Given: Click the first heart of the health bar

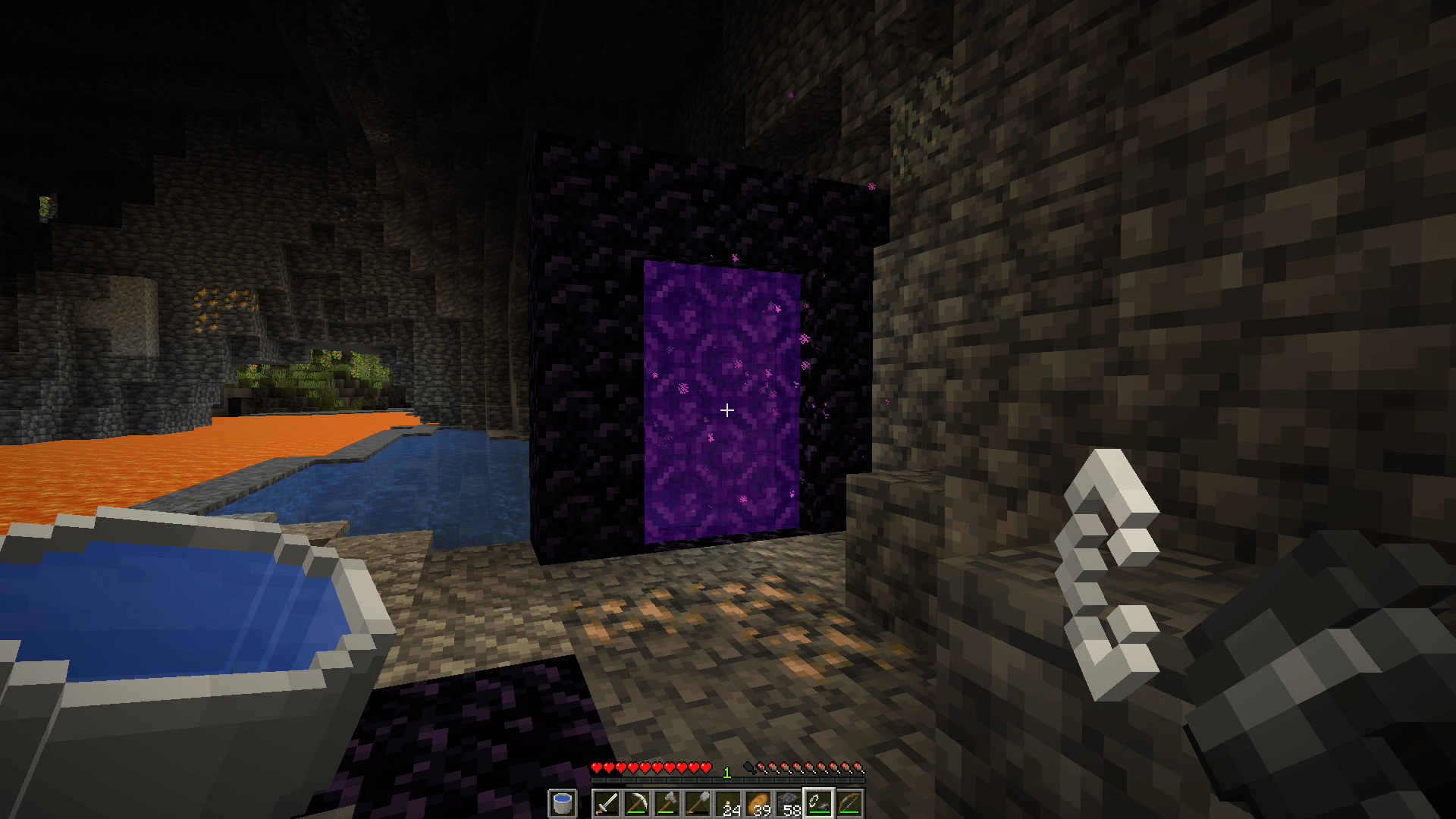Looking at the screenshot, I should tap(597, 767).
